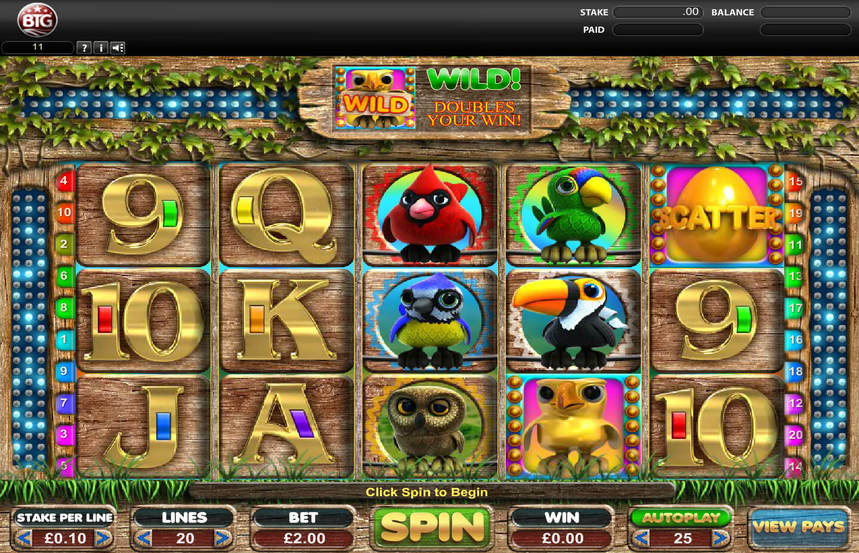Toggle sound with the speaker icon
859x553 pixels.
tap(118, 47)
